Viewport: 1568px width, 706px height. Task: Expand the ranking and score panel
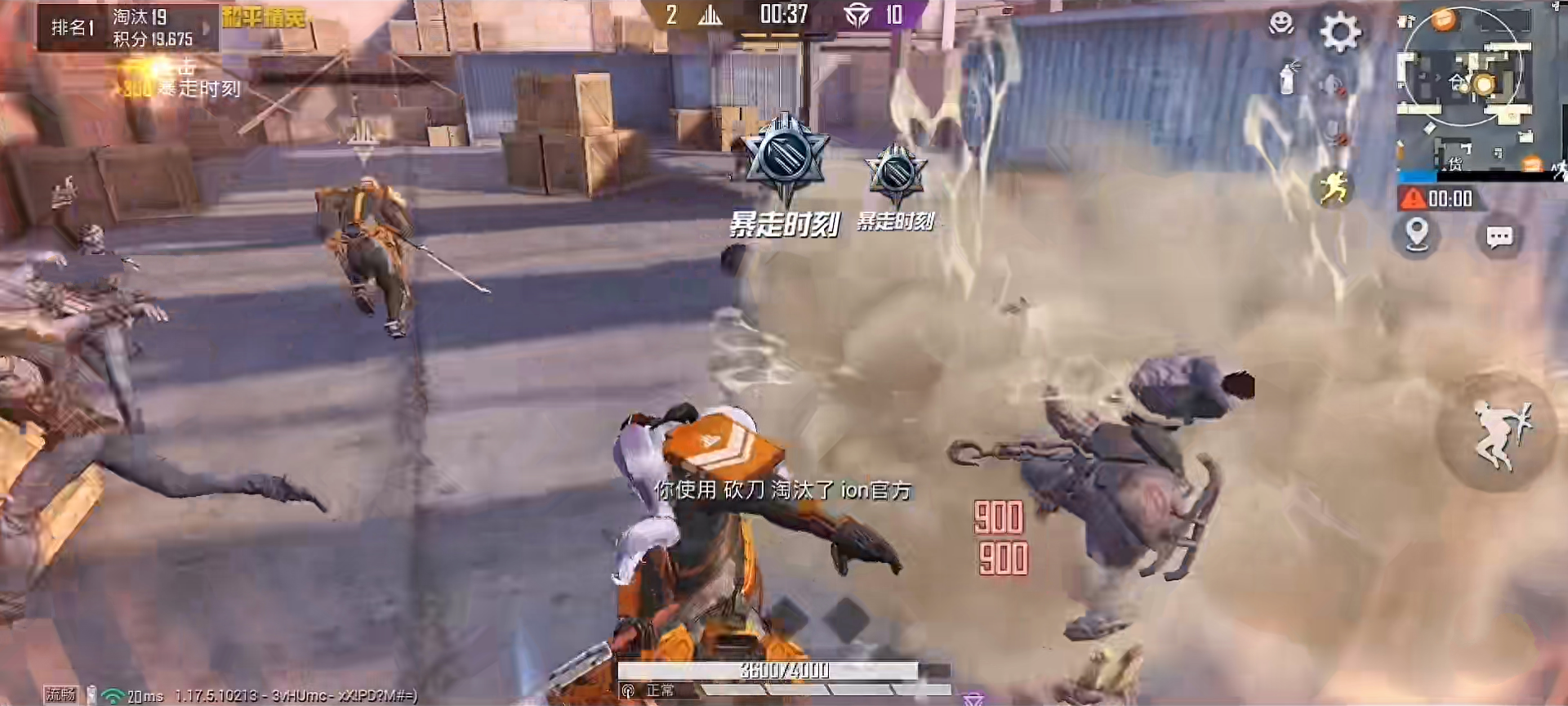206,28
